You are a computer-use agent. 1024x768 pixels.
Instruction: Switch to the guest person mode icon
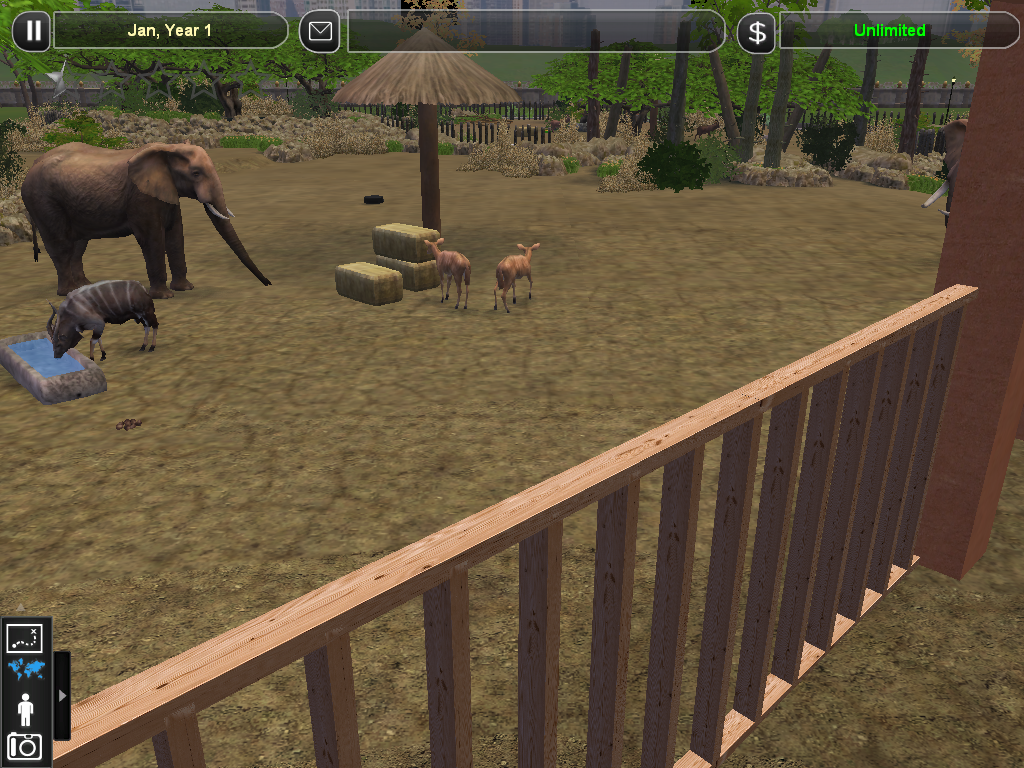click(x=25, y=709)
